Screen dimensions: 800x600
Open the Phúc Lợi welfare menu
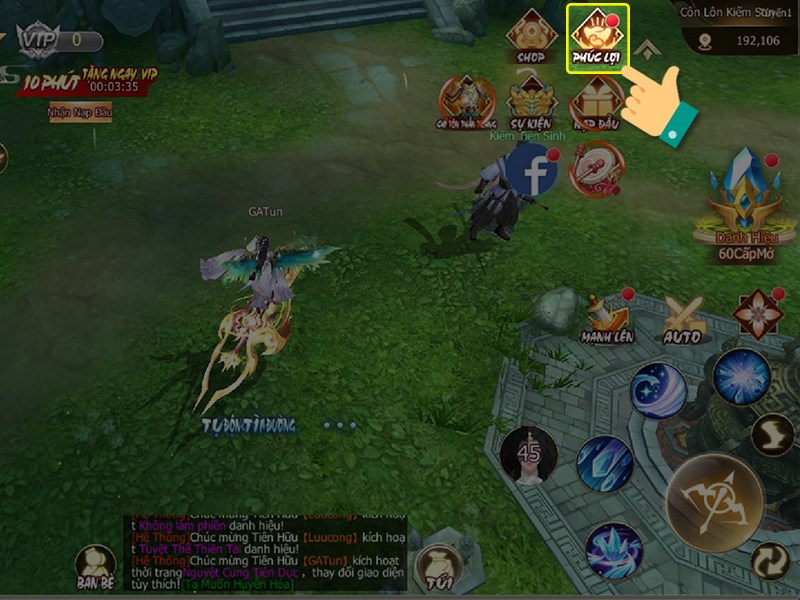tap(597, 38)
